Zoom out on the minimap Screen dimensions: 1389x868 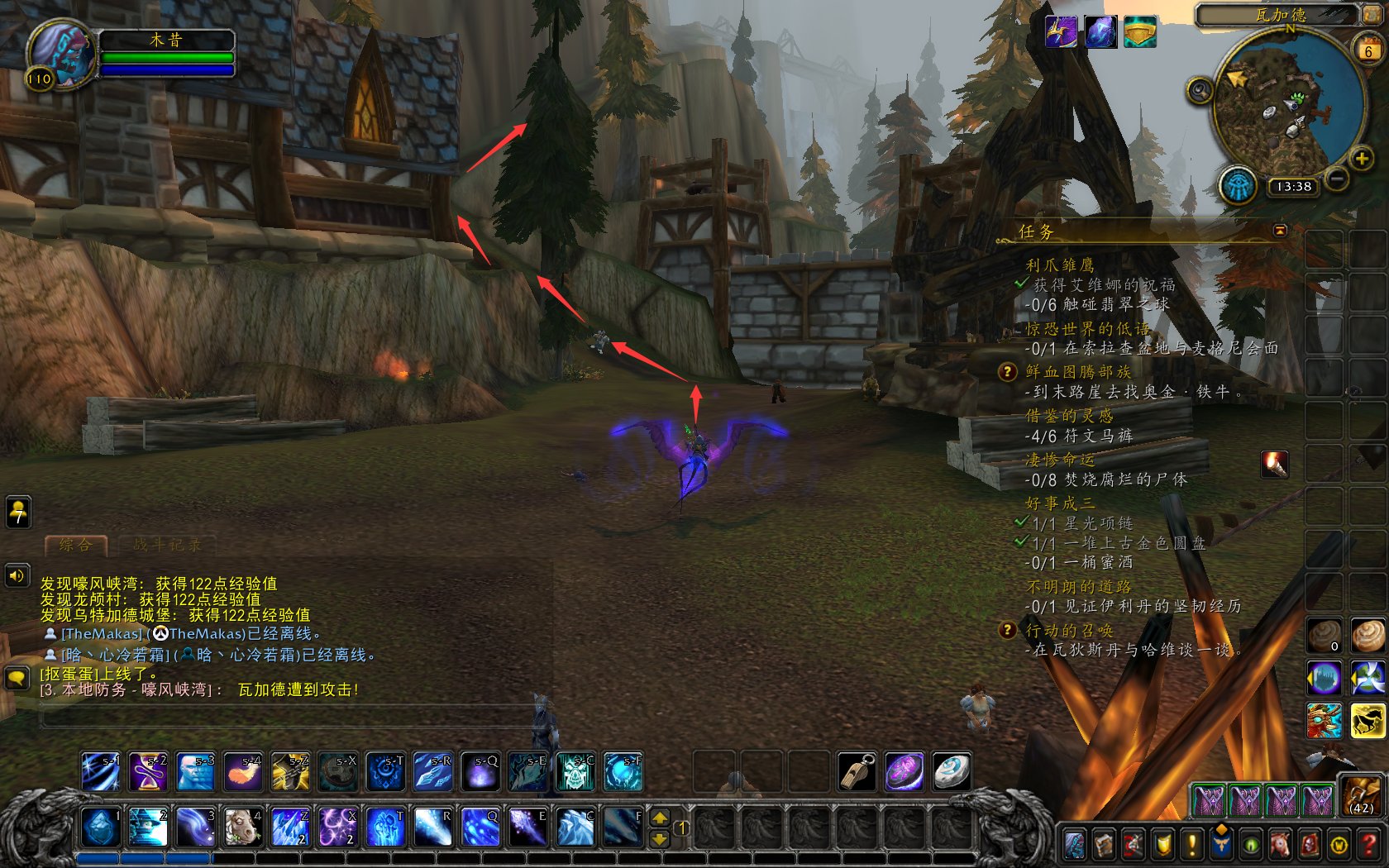coord(1337,178)
